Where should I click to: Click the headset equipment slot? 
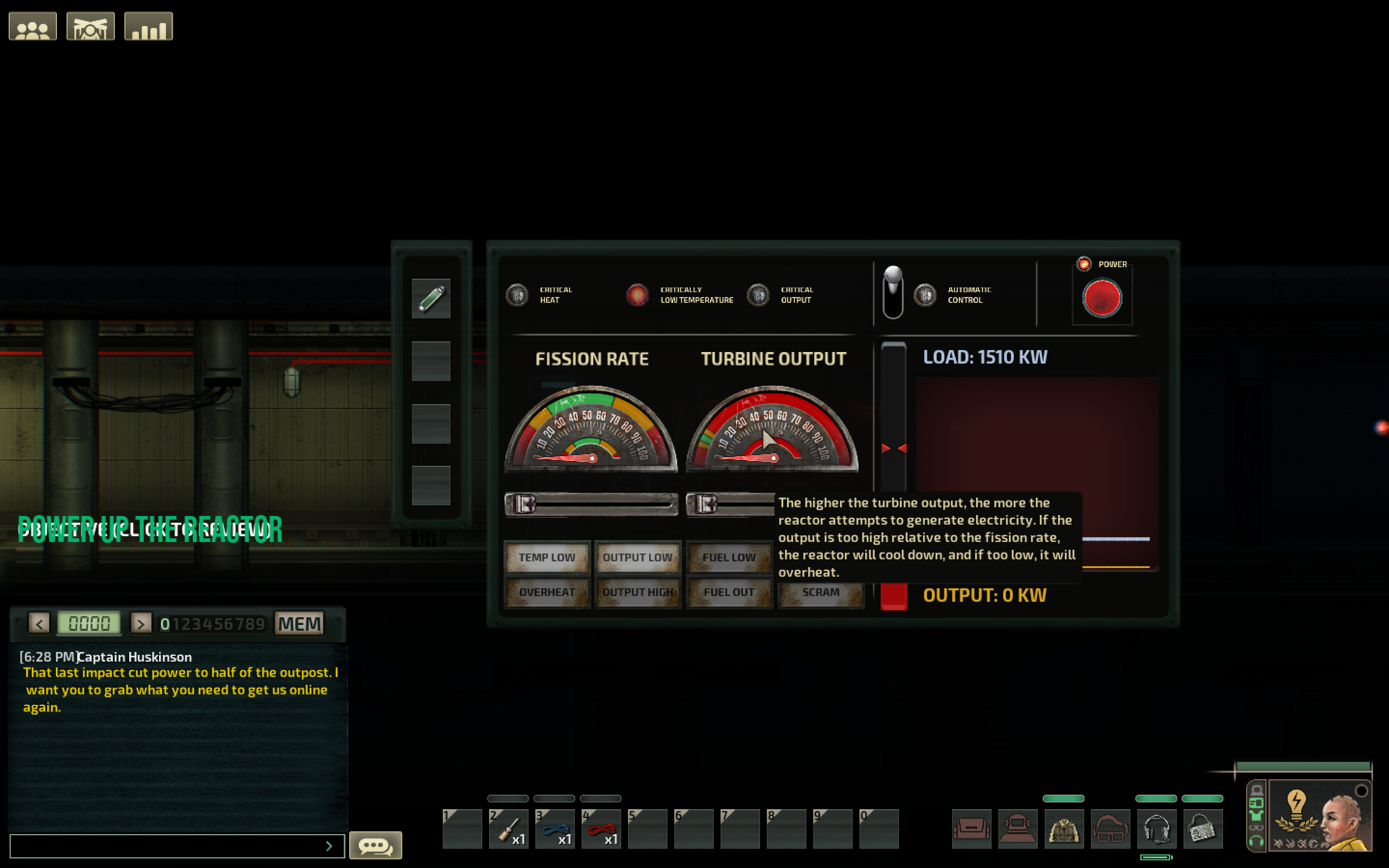coord(1156,829)
